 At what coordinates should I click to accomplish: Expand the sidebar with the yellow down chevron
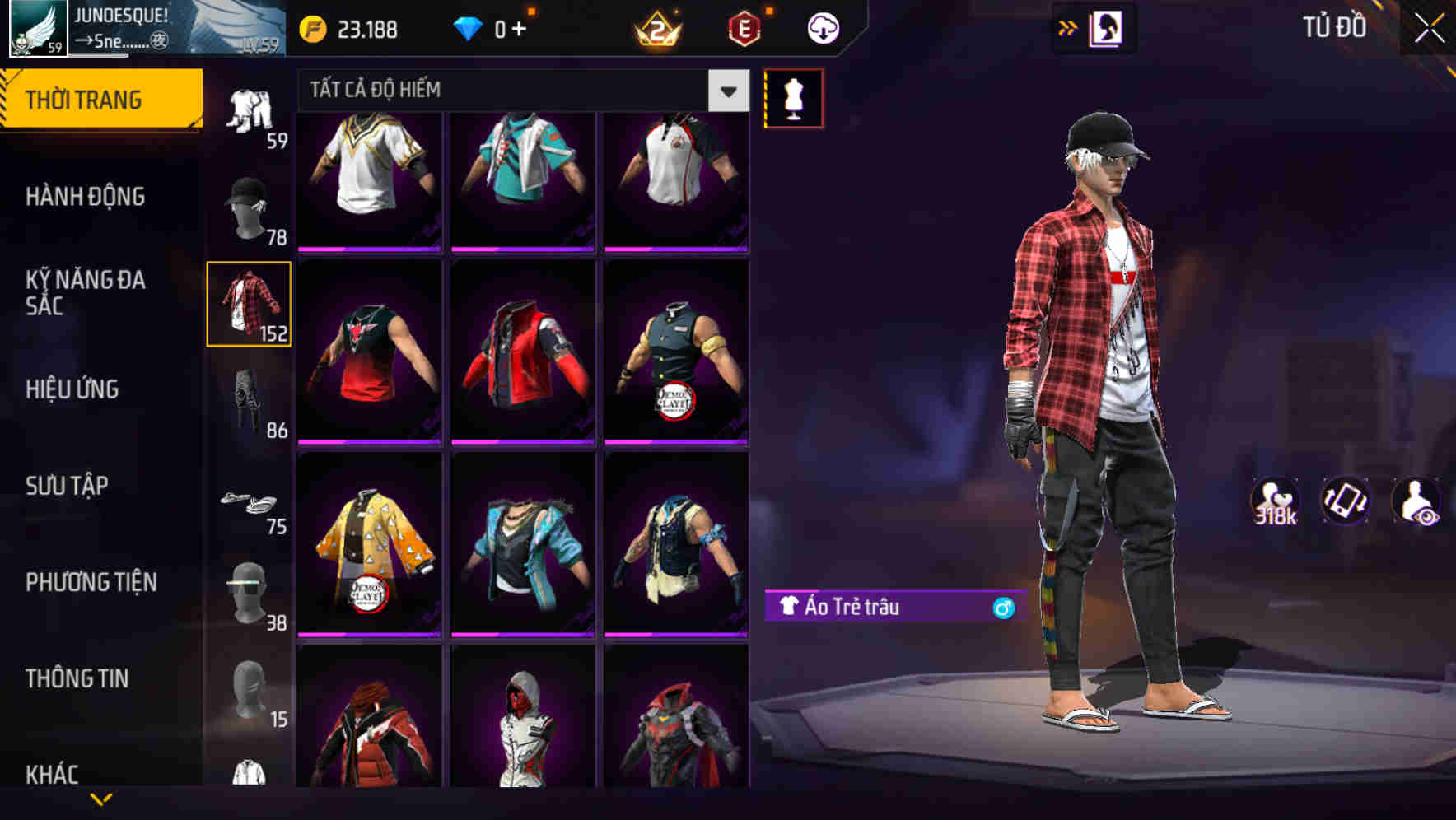(99, 800)
